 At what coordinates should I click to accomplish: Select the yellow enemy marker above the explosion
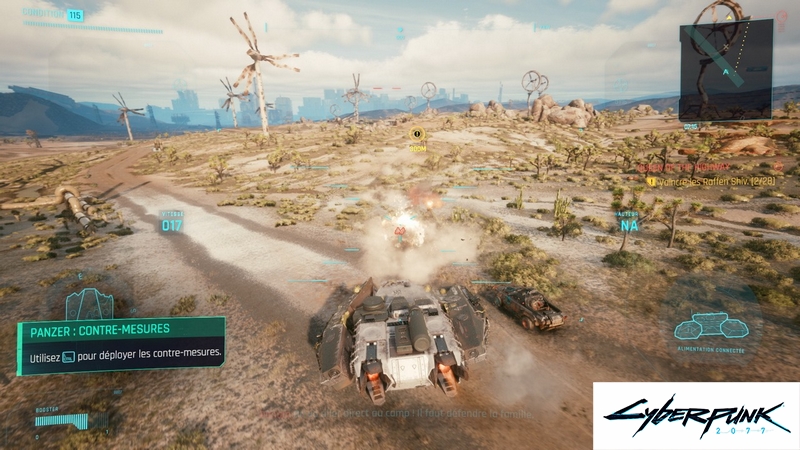418,134
